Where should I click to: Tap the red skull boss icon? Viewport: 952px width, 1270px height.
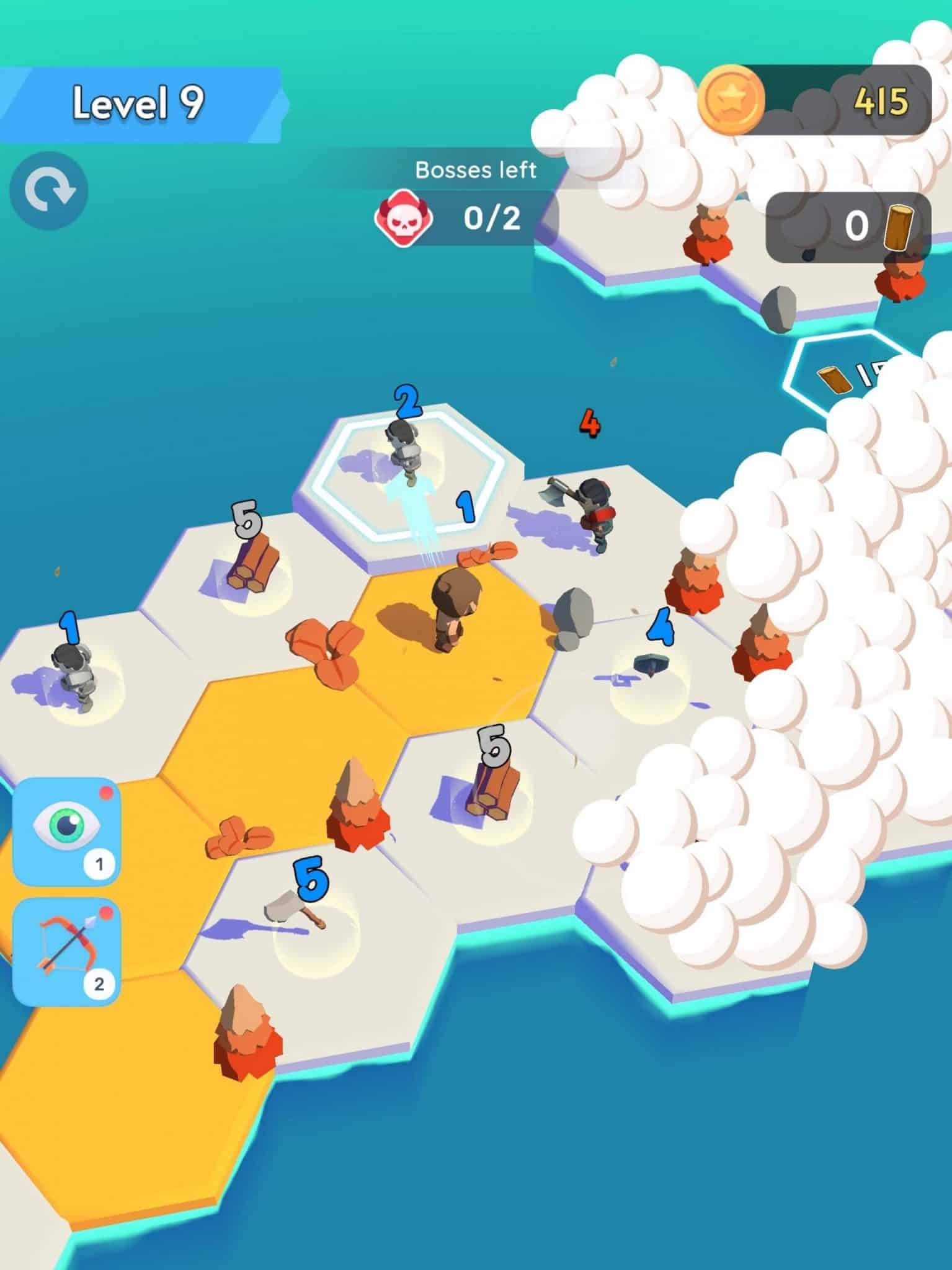tap(406, 218)
